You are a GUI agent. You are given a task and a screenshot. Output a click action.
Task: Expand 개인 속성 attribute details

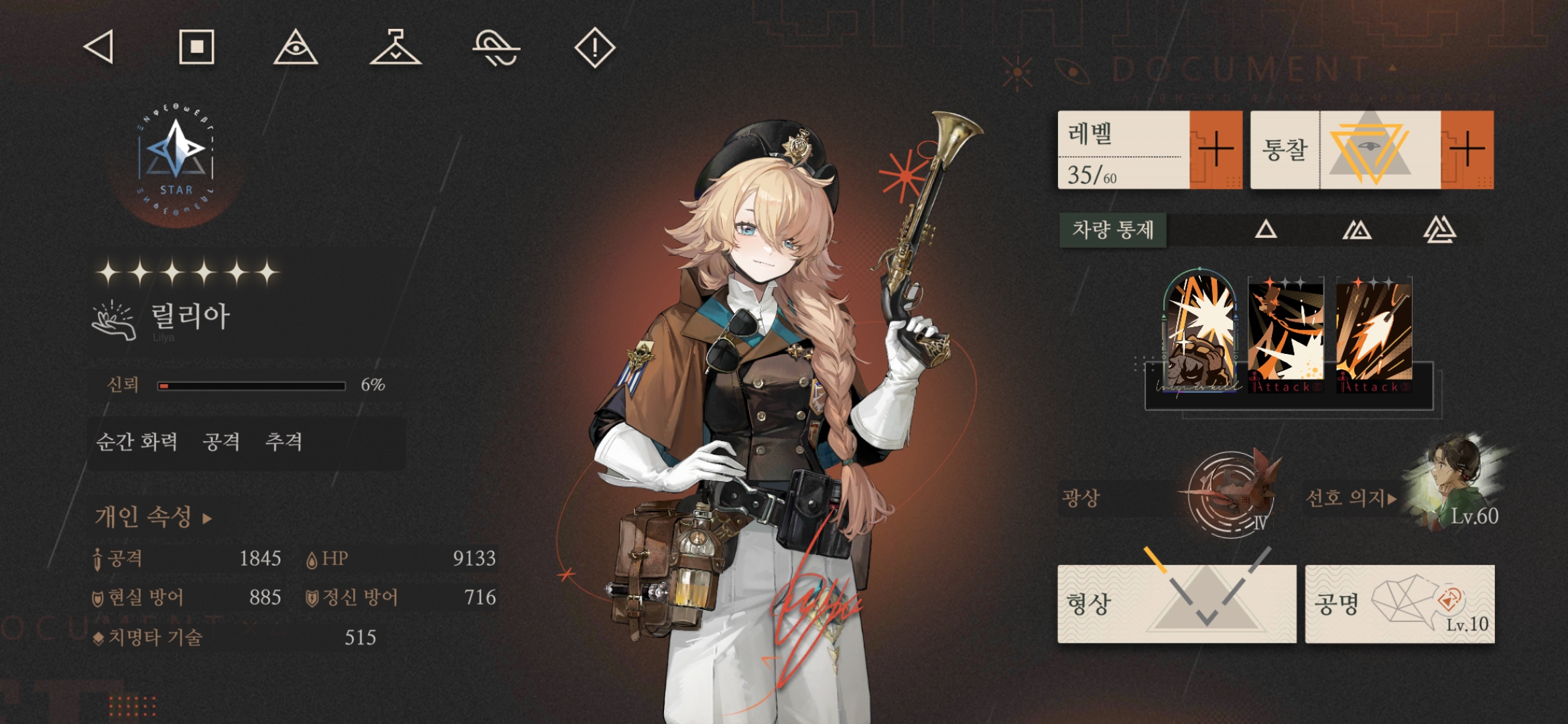coord(153,517)
